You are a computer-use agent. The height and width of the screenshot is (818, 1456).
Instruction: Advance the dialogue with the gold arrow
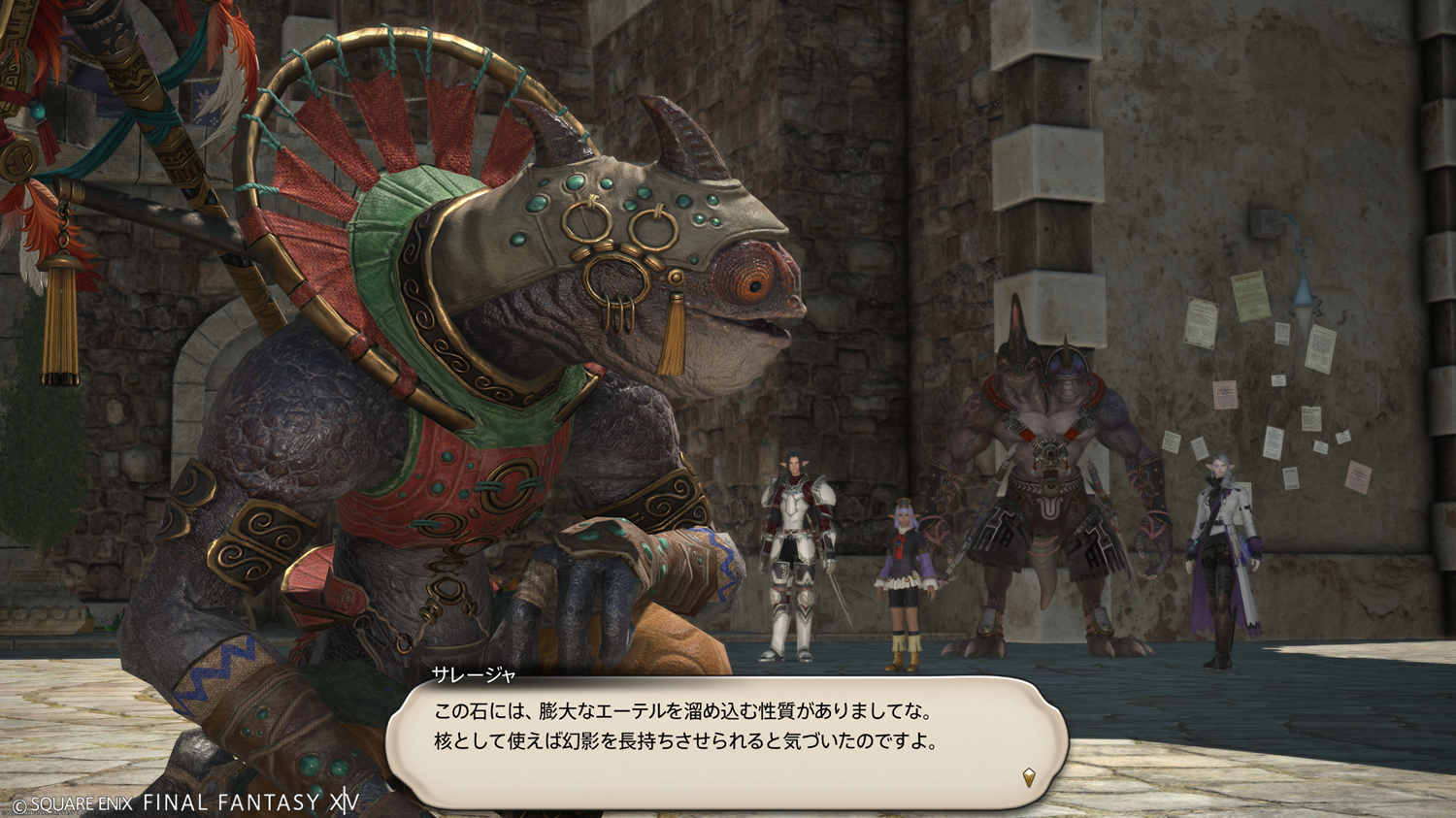1029,776
